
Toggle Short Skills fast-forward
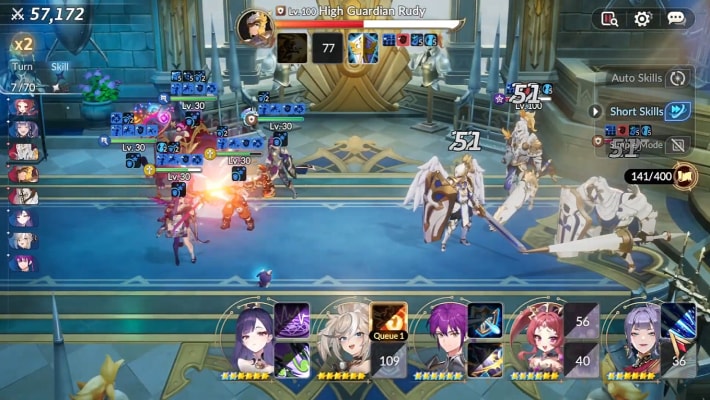(x=679, y=111)
